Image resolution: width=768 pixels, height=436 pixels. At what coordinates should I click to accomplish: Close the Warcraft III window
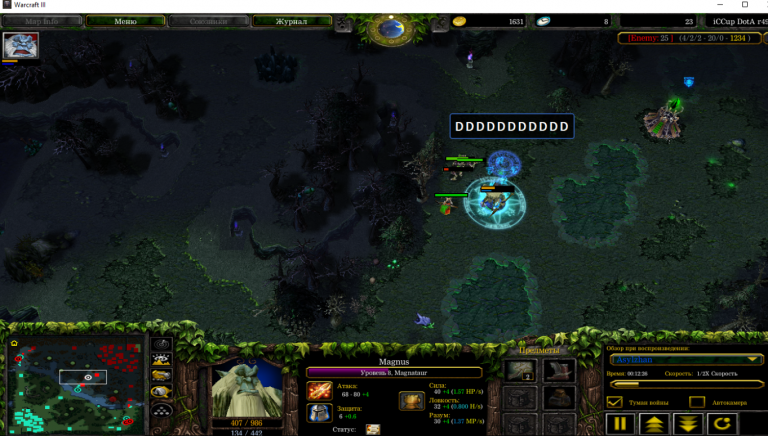(745, 5)
